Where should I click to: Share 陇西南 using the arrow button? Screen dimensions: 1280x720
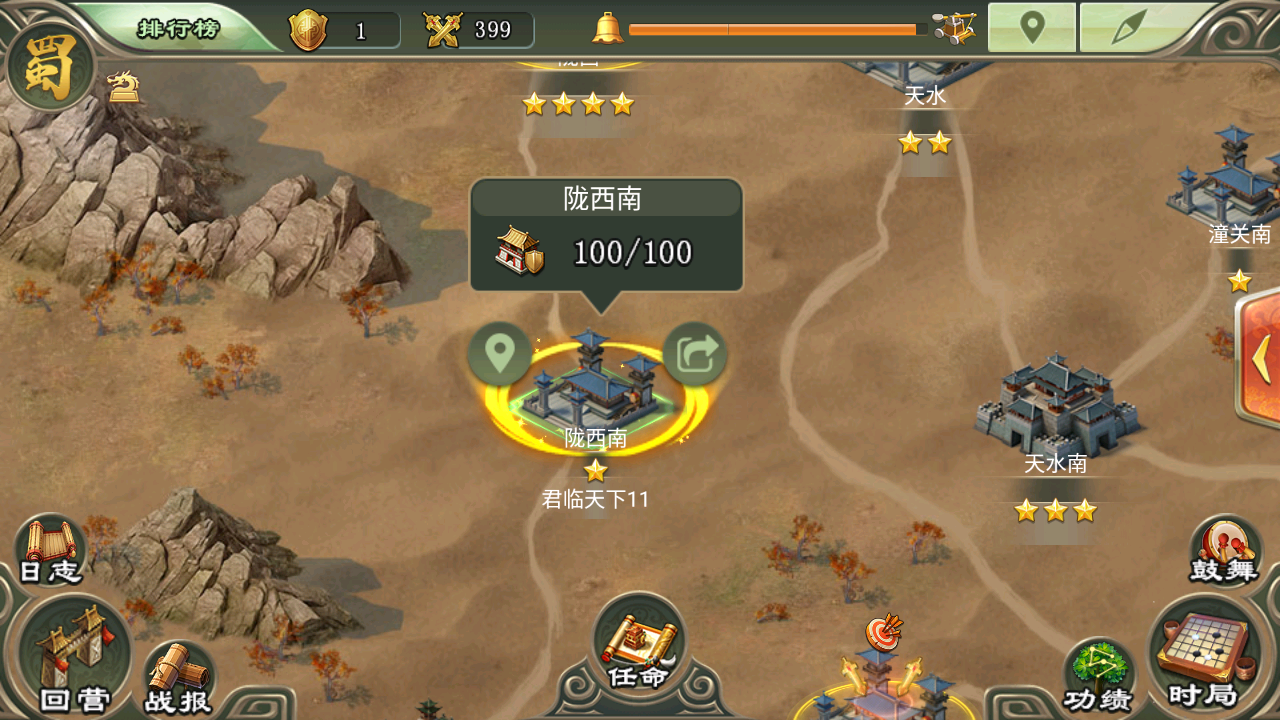point(695,353)
